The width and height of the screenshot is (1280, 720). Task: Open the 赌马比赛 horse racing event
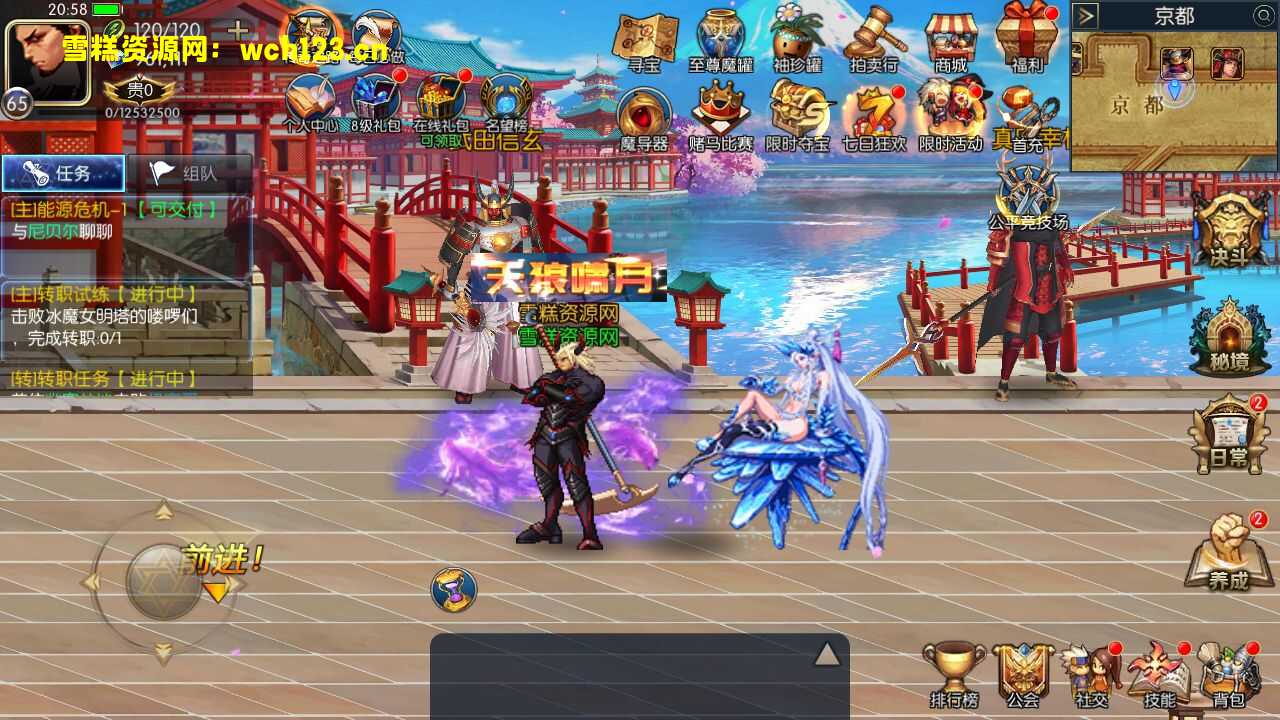pos(720,116)
